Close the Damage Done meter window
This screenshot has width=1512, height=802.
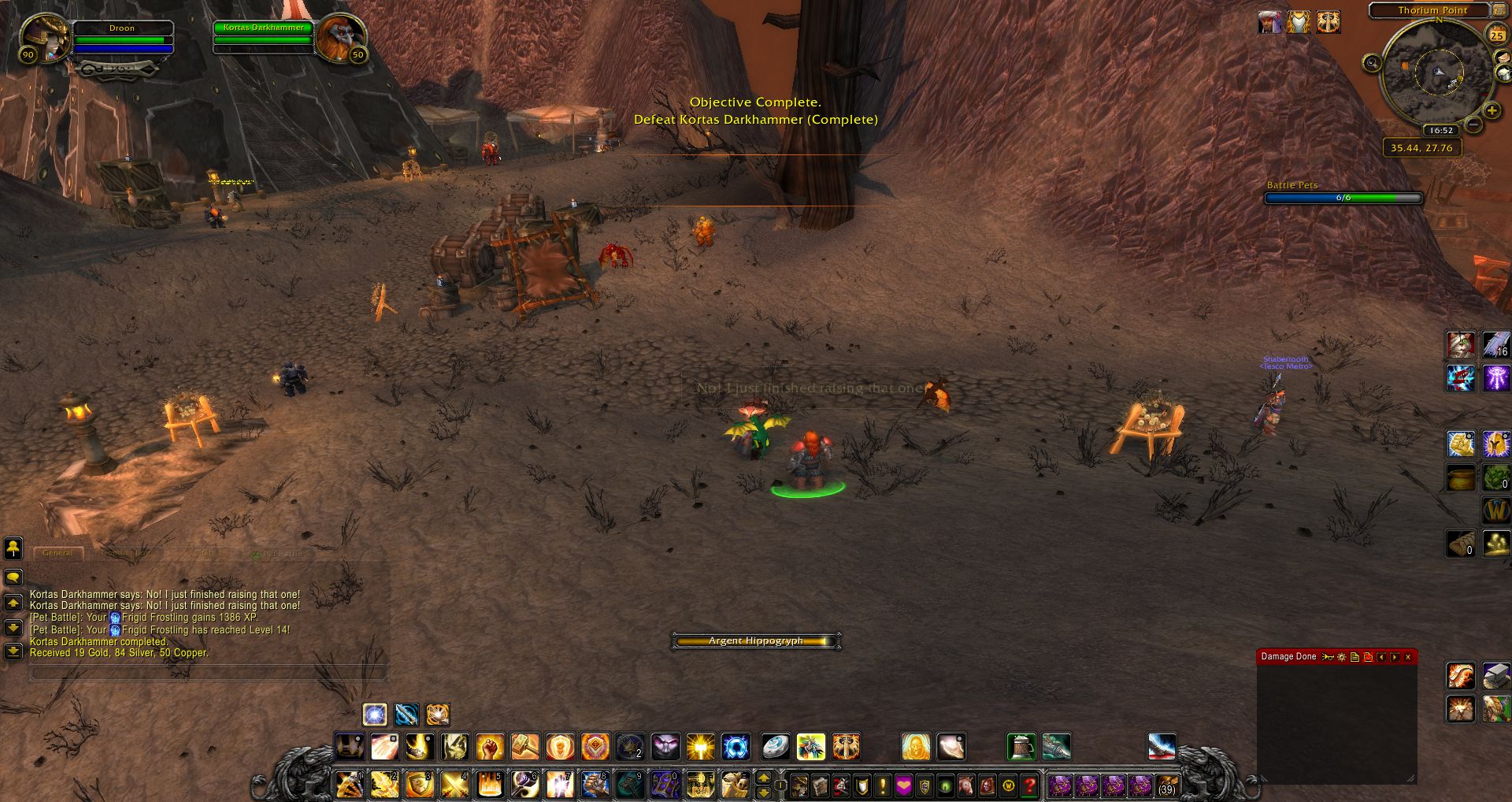1408,657
